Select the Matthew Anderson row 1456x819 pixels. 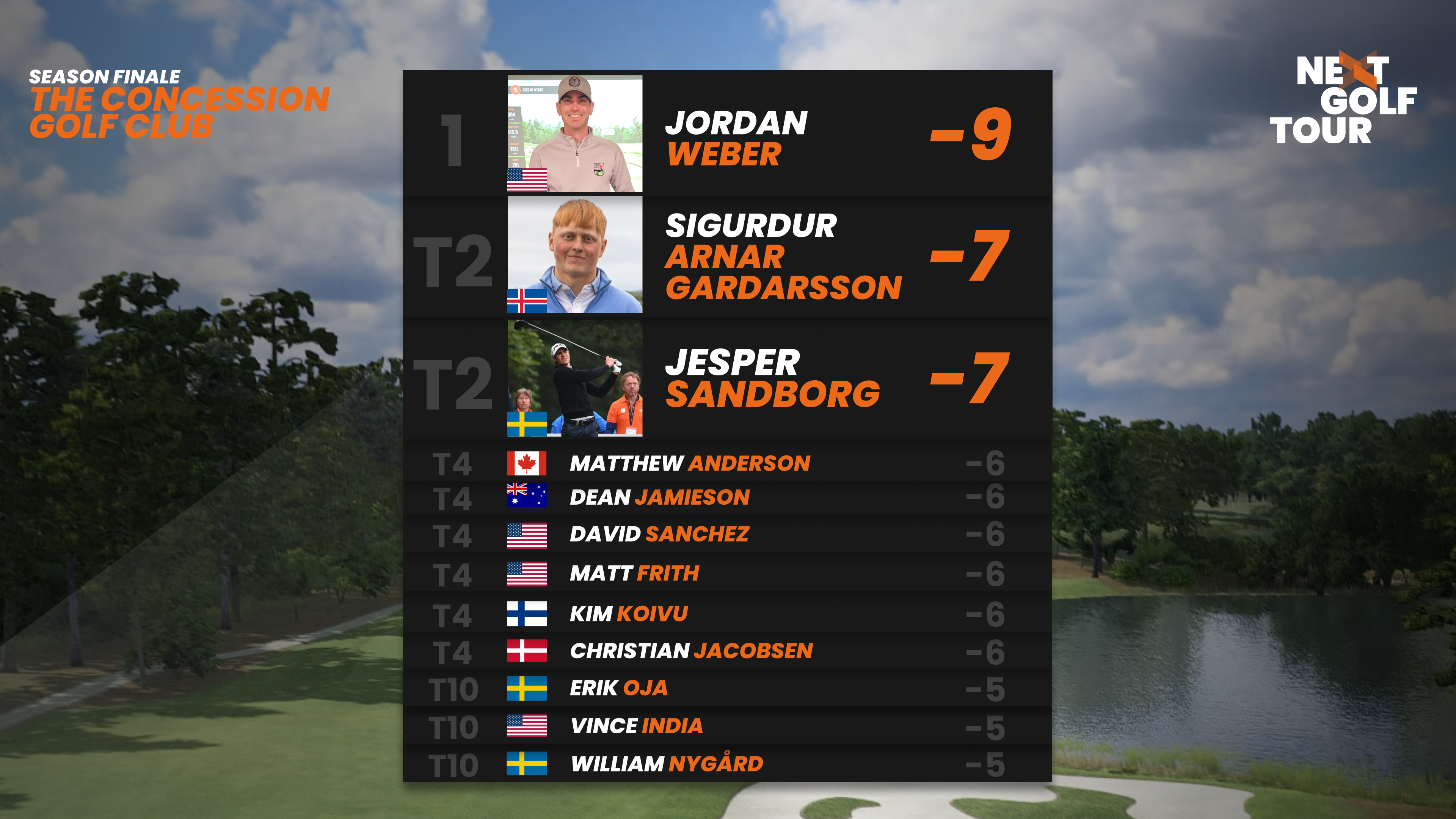click(727, 463)
